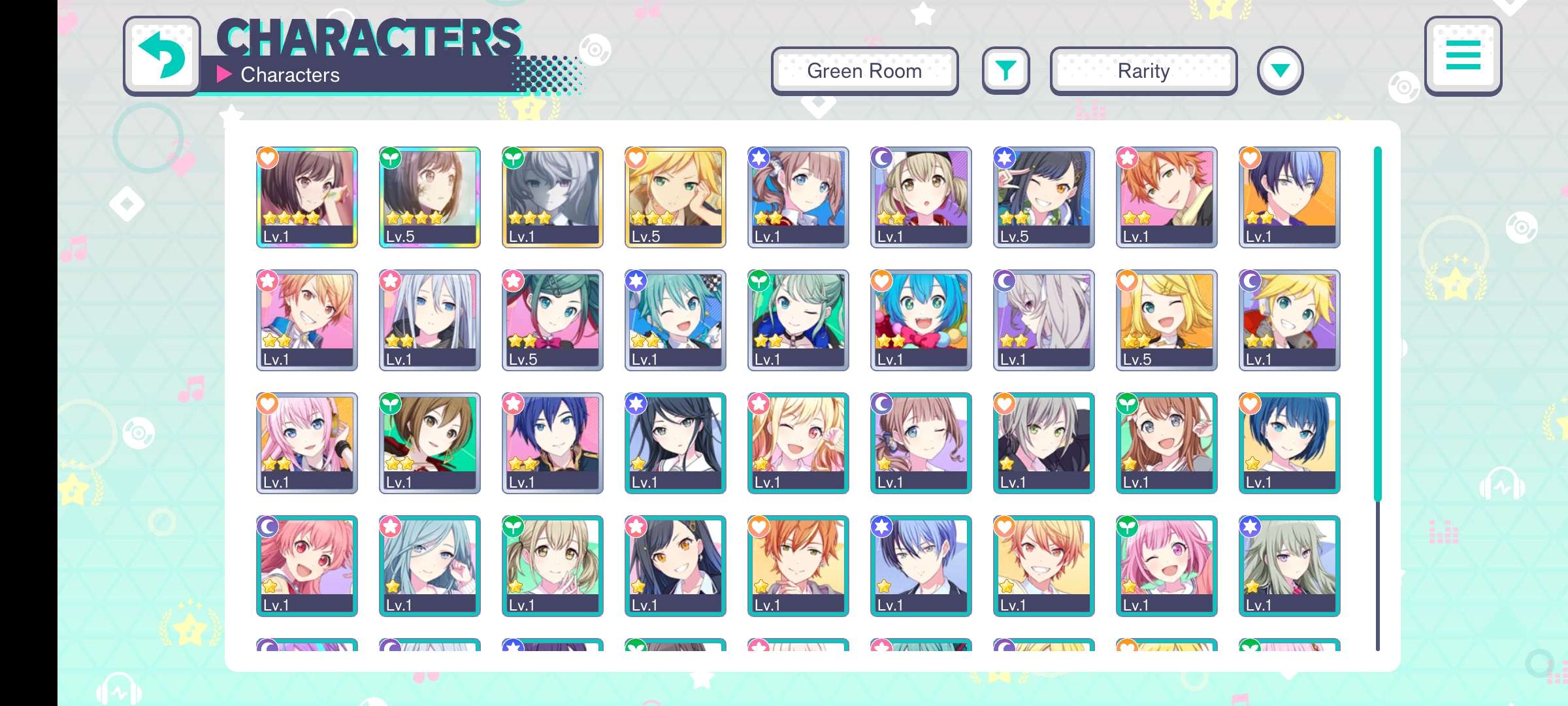Select the short blue-haired one-star card

[x=1289, y=443]
